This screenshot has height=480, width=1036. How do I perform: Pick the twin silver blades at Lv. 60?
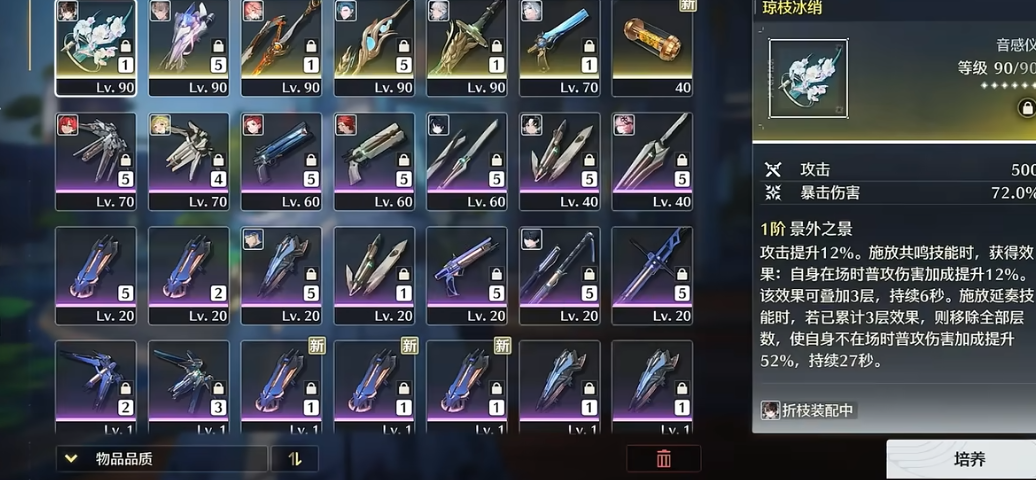tap(467, 159)
